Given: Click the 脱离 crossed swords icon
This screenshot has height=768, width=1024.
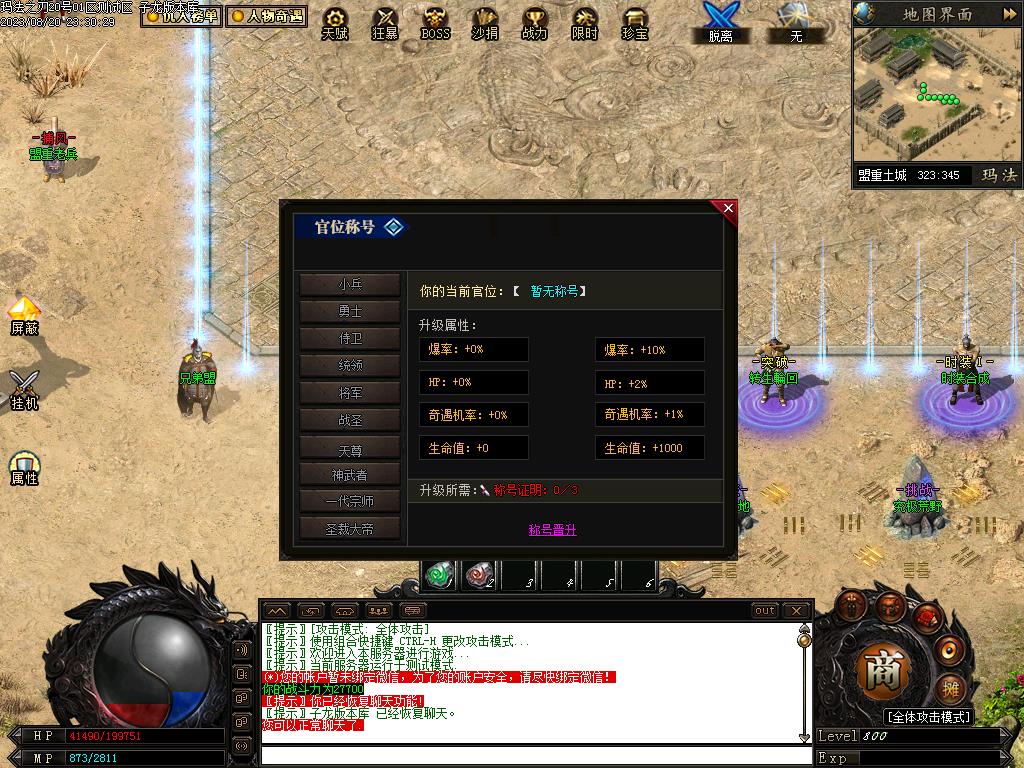Looking at the screenshot, I should tap(720, 20).
